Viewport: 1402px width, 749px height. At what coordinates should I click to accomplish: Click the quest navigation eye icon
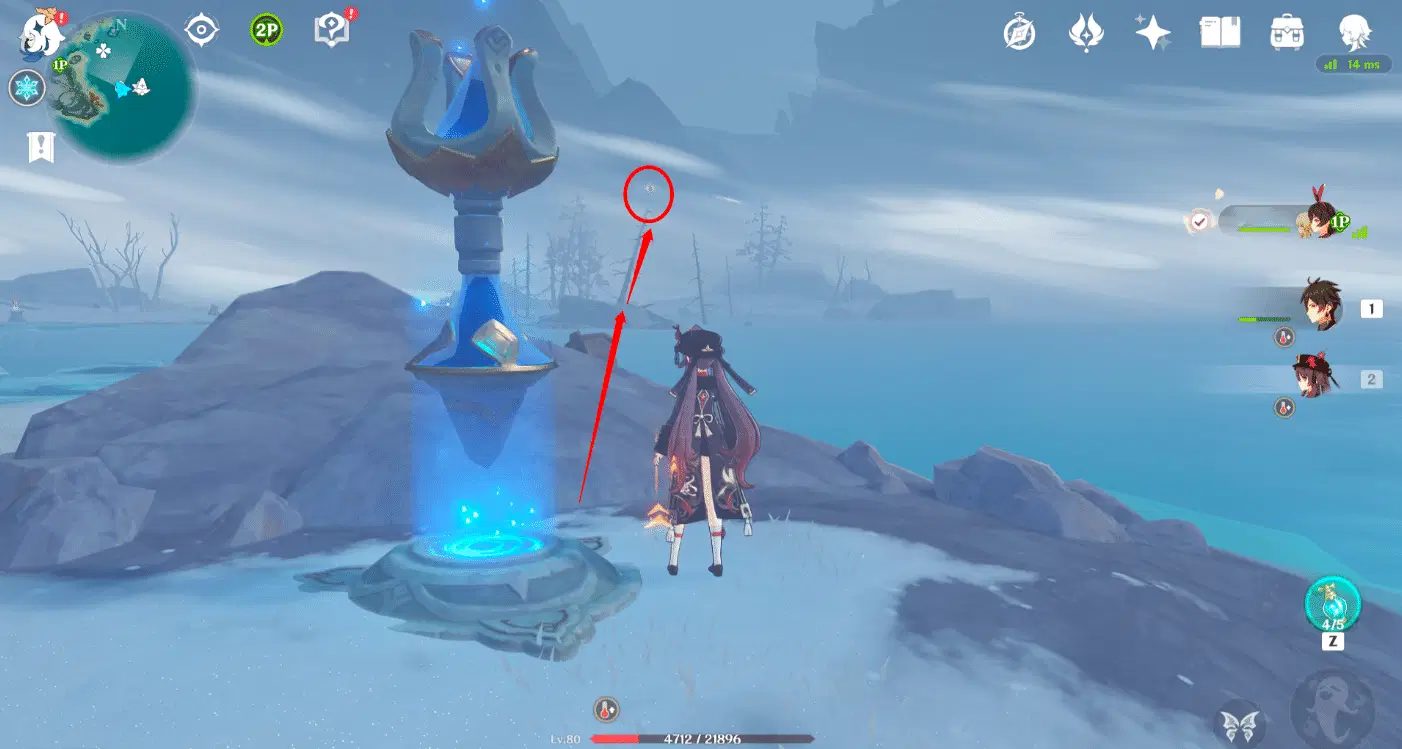200,30
